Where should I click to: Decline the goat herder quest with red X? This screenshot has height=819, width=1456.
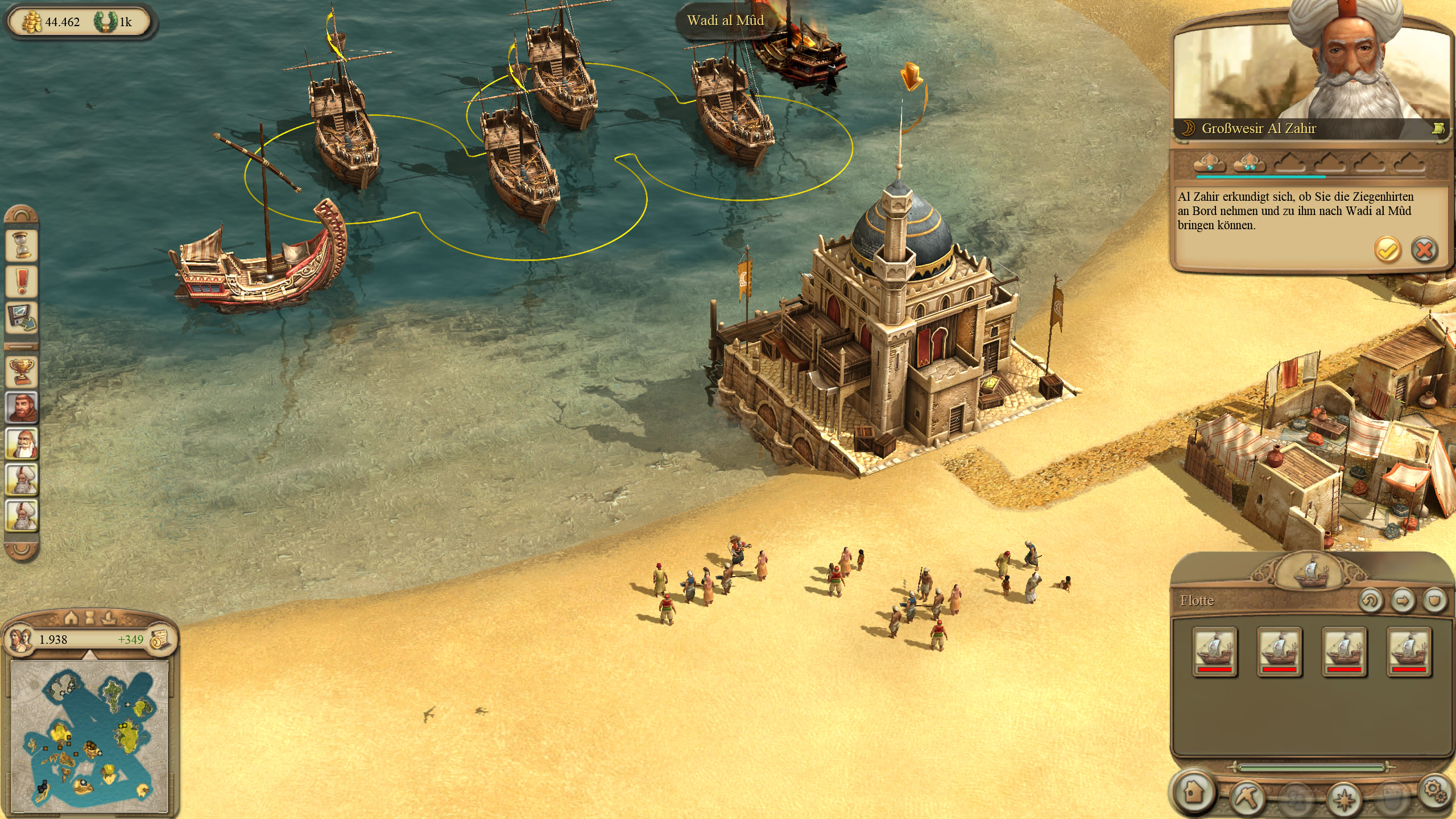click(x=1424, y=250)
